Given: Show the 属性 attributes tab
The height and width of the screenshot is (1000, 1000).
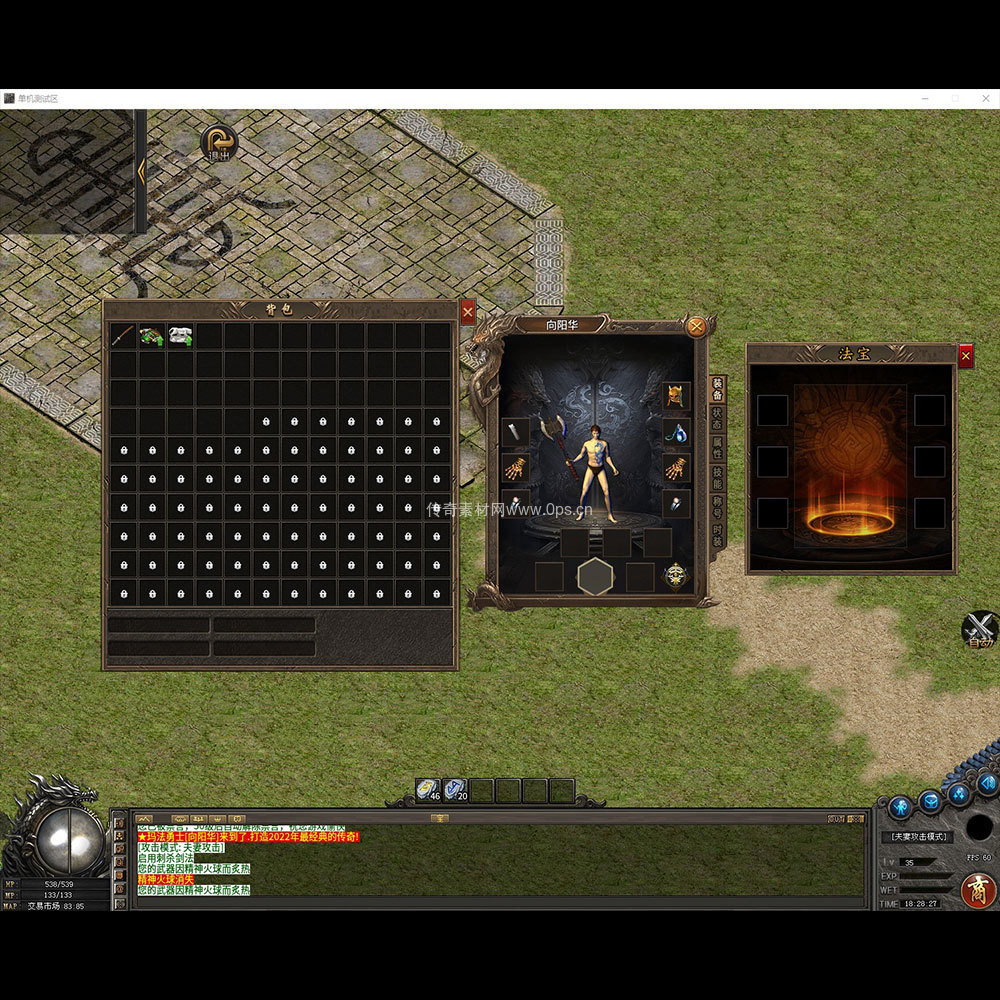Looking at the screenshot, I should coord(717,448).
